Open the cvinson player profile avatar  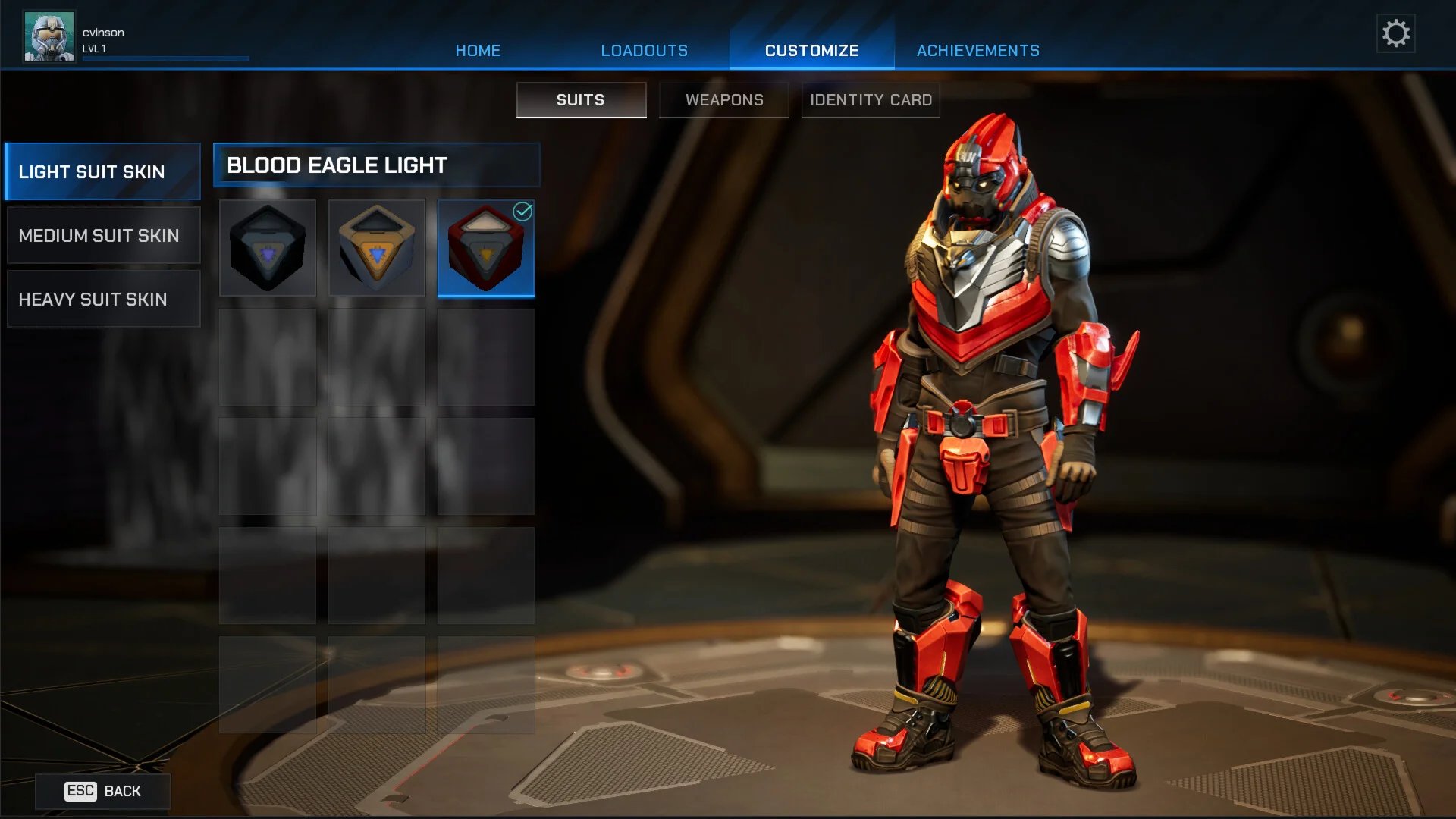[x=49, y=36]
